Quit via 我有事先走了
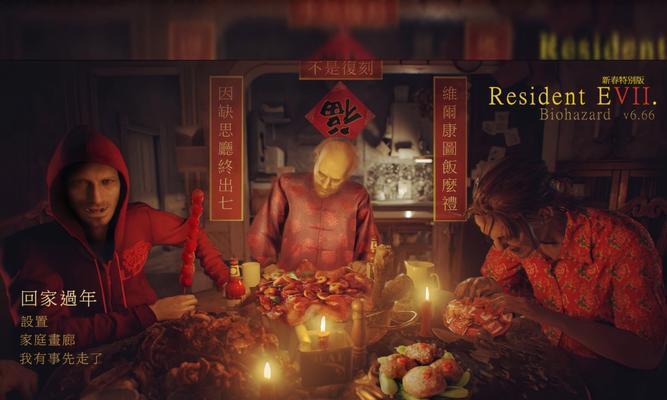This screenshot has width=667, height=400. point(61,357)
